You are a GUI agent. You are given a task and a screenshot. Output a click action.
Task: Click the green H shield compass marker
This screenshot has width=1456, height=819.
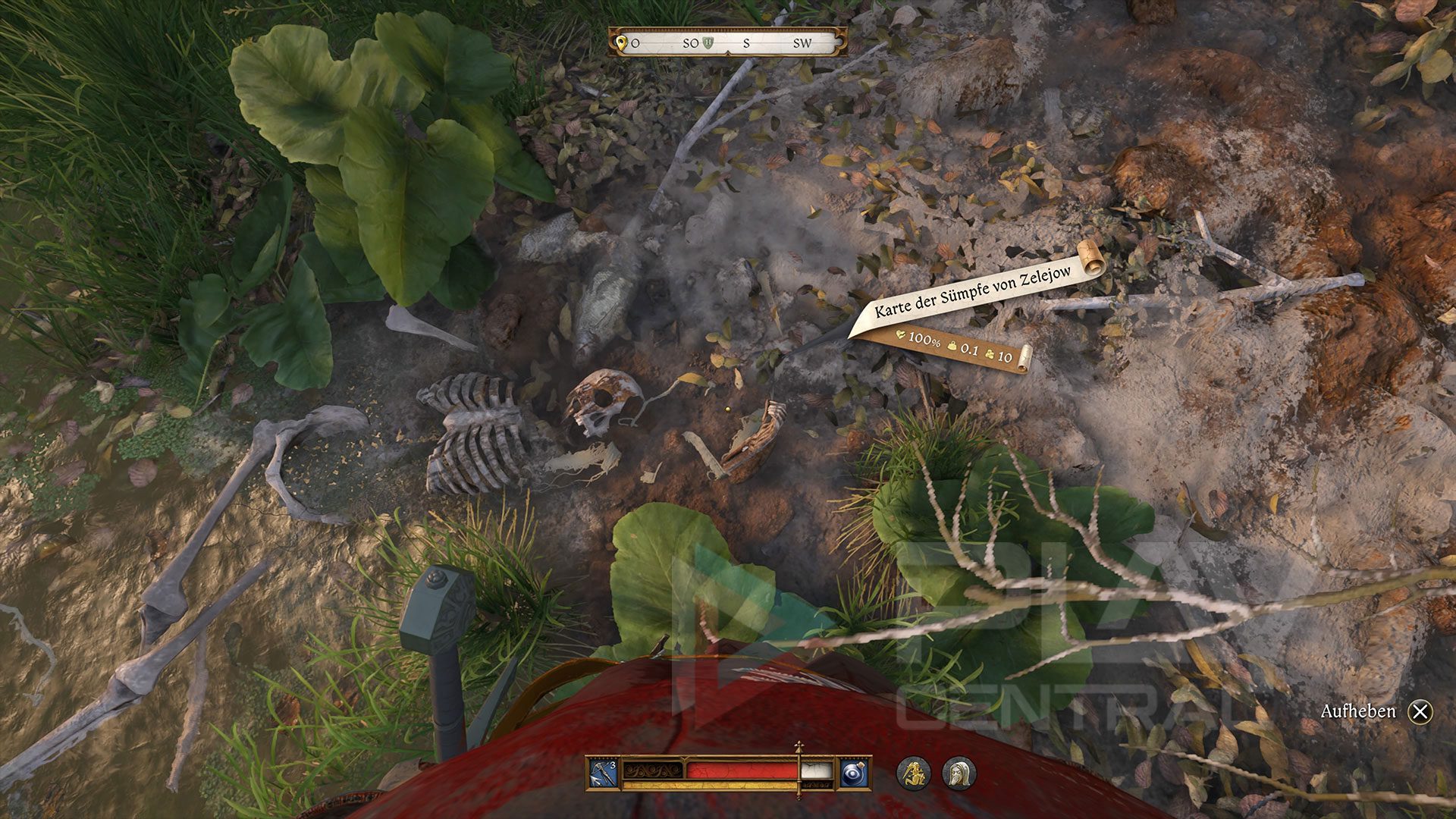[710, 42]
